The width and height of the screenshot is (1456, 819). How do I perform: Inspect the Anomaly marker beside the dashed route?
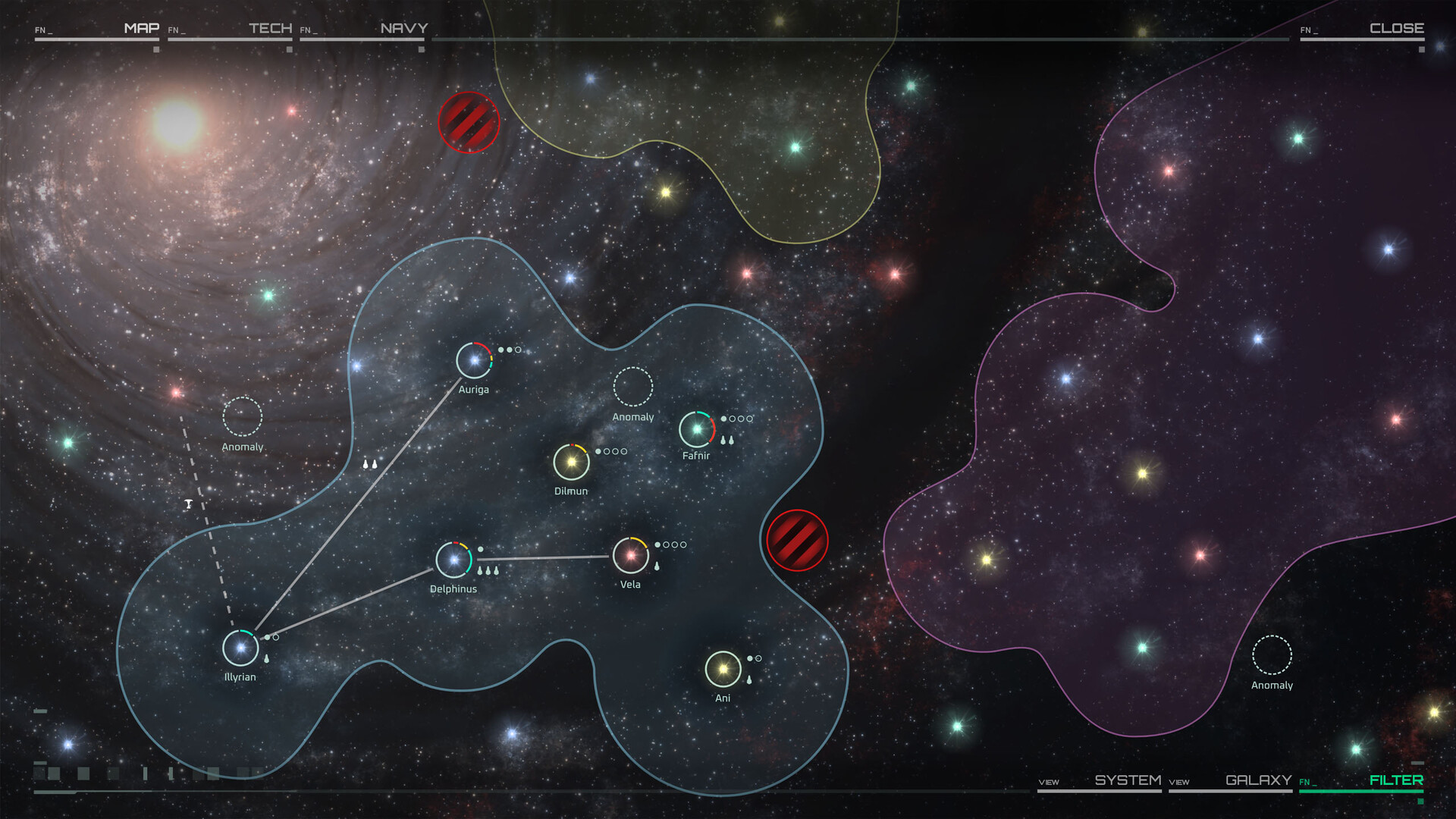pos(242,416)
